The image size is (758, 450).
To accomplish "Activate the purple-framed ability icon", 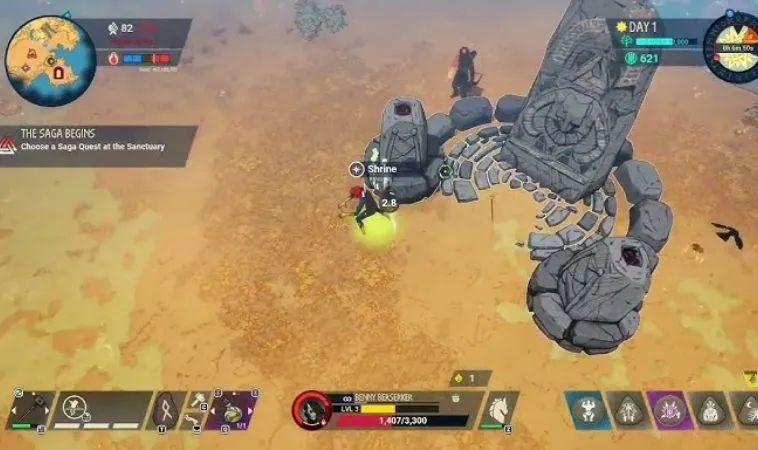I will [x=668, y=409].
